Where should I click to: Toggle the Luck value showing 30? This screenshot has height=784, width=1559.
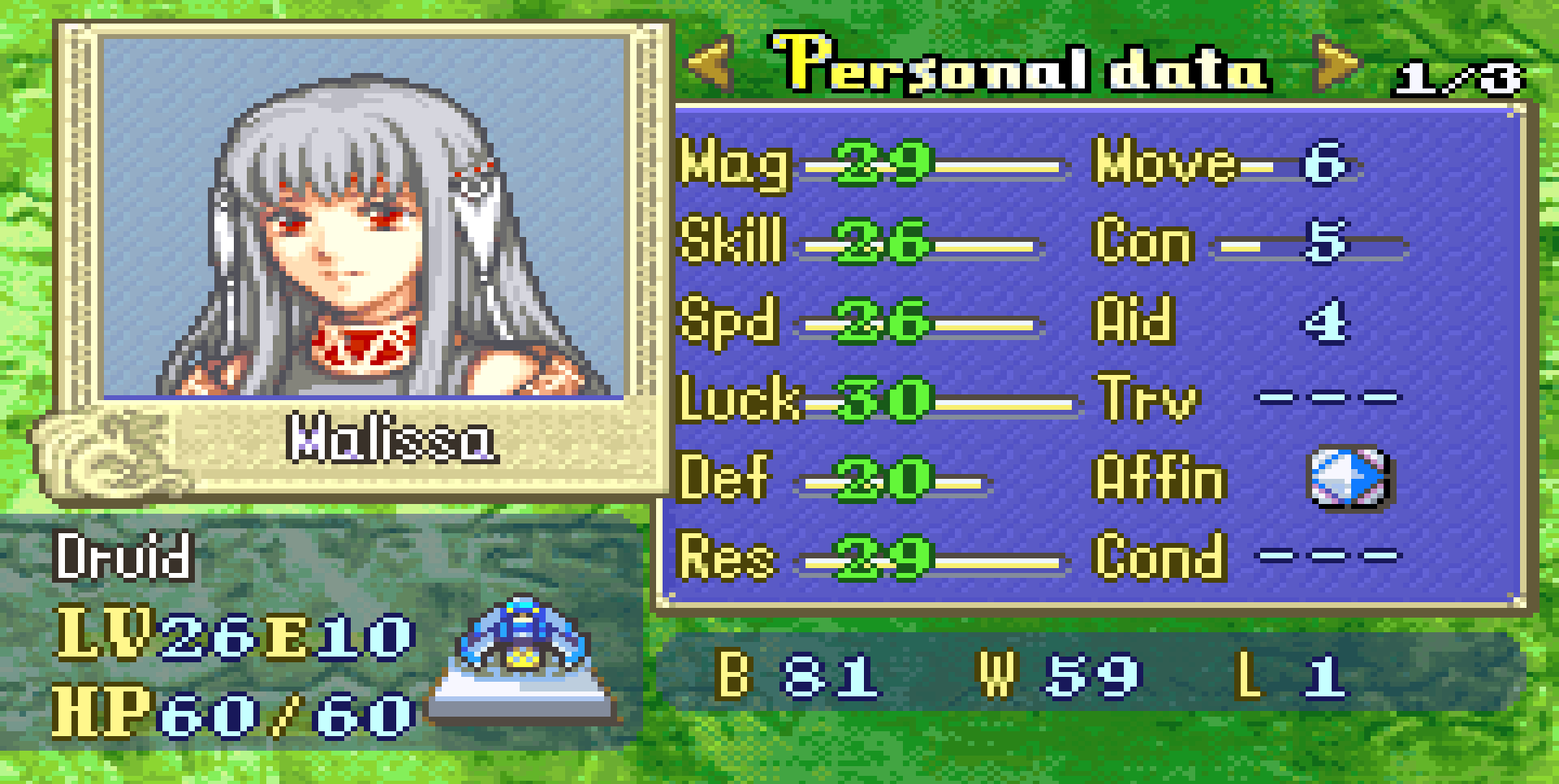(885, 400)
